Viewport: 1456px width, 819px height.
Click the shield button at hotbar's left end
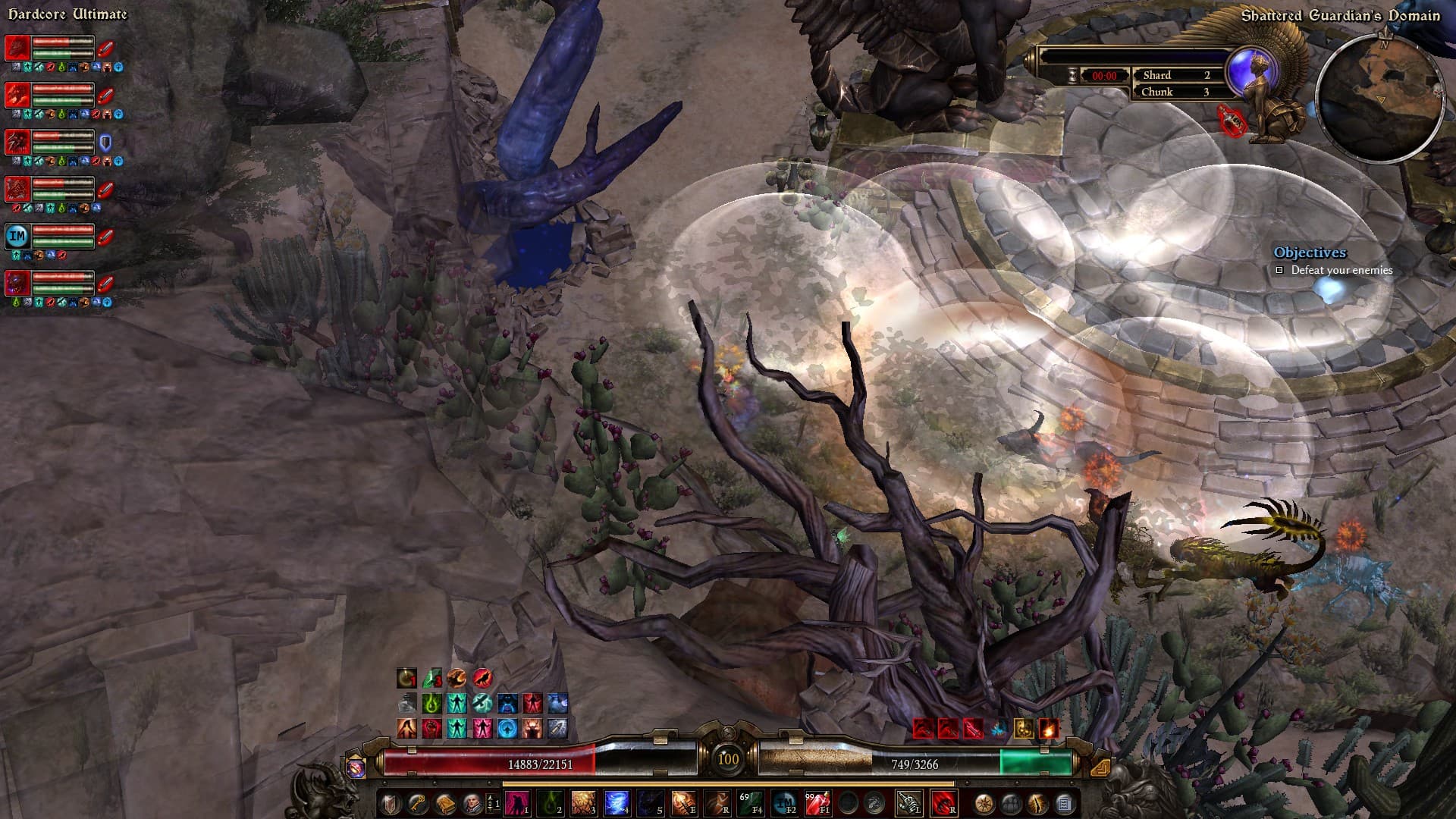[390, 803]
